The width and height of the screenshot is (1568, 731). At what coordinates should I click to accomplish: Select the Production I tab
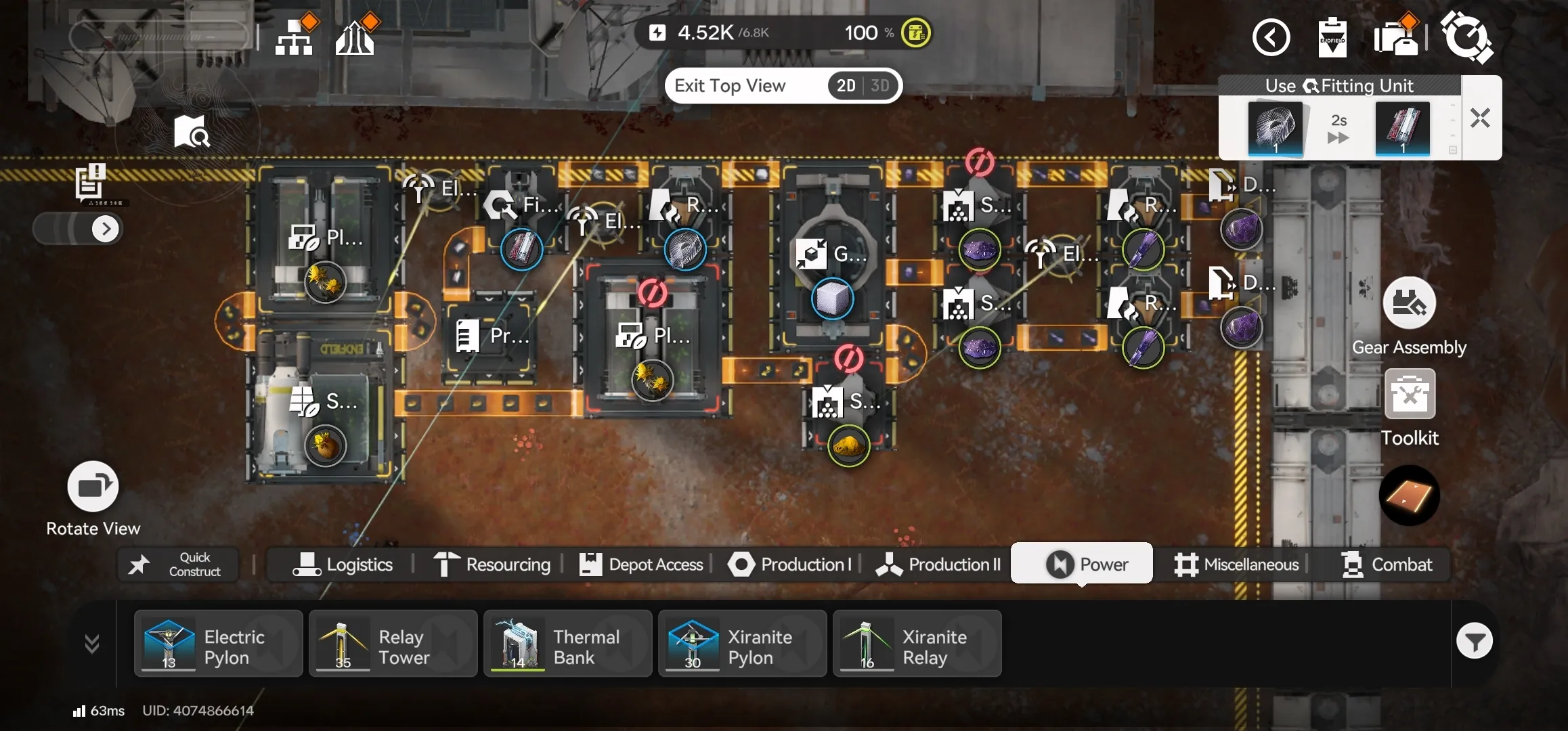click(x=789, y=564)
